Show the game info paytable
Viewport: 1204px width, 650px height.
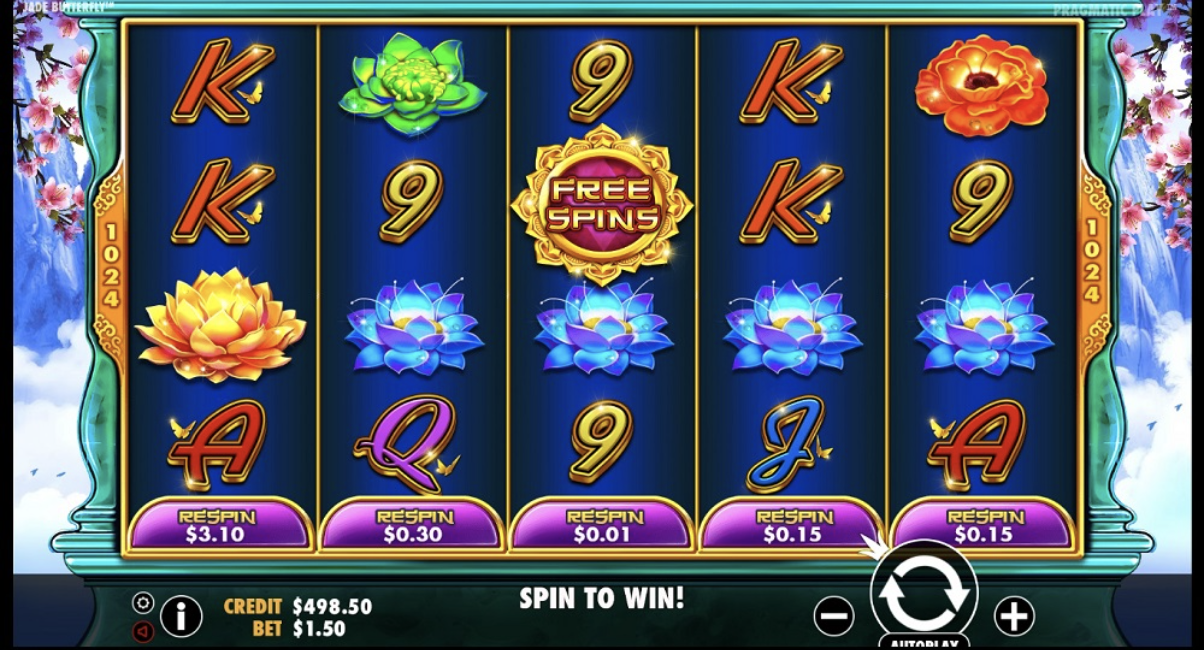[181, 616]
